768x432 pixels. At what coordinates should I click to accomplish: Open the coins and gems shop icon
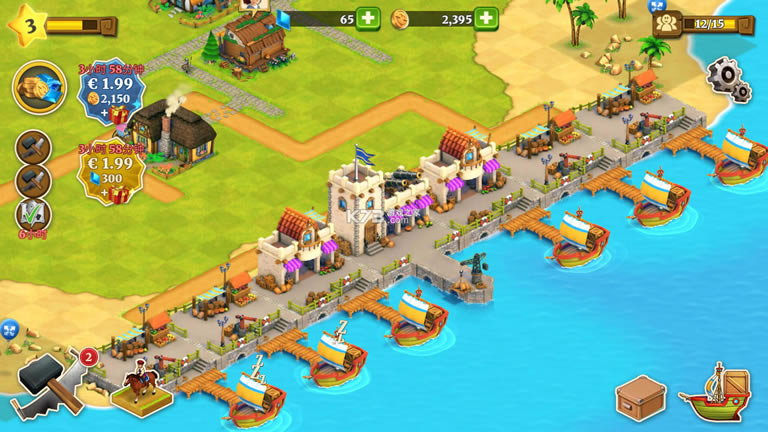(40, 88)
